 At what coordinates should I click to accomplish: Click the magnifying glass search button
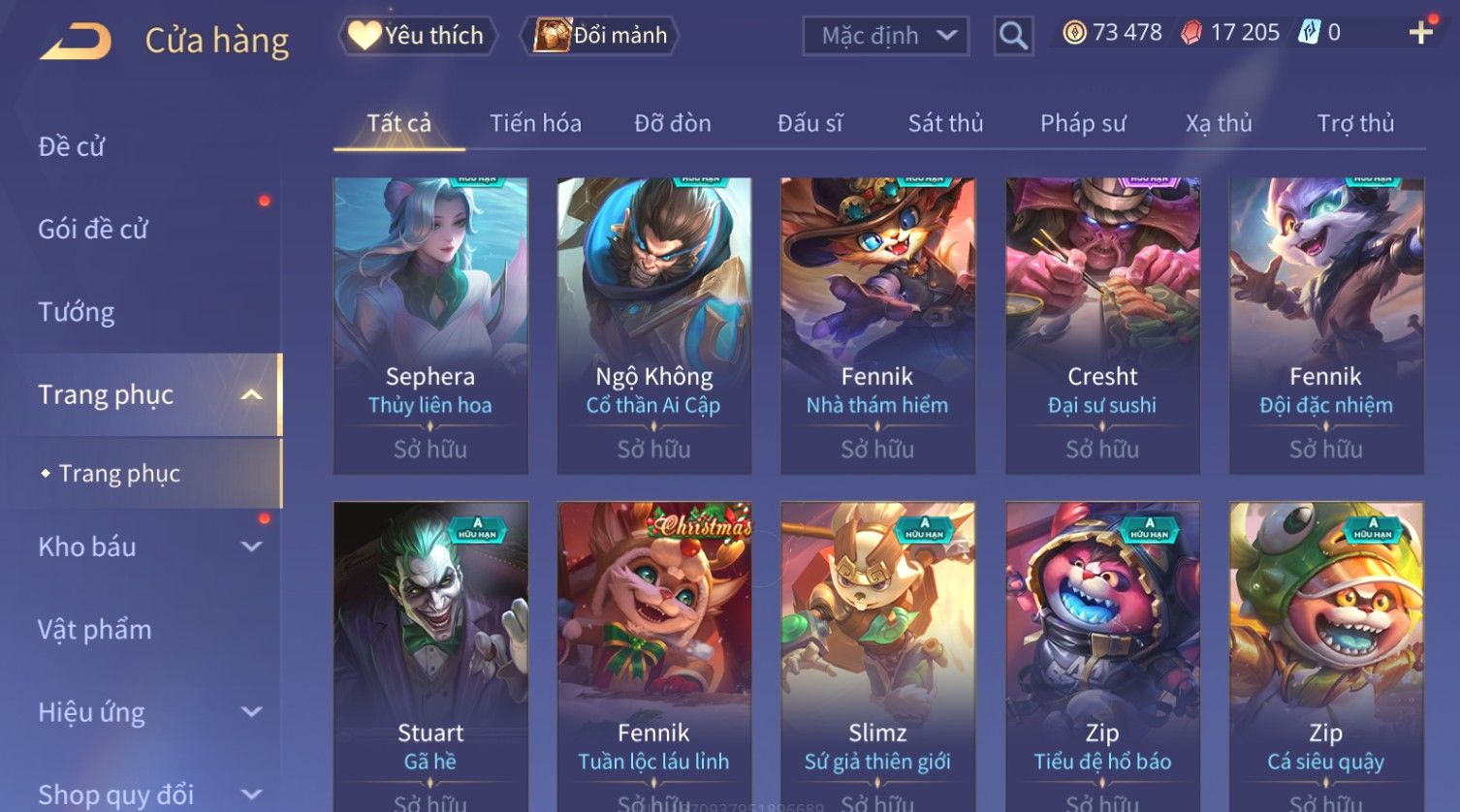[x=1013, y=37]
